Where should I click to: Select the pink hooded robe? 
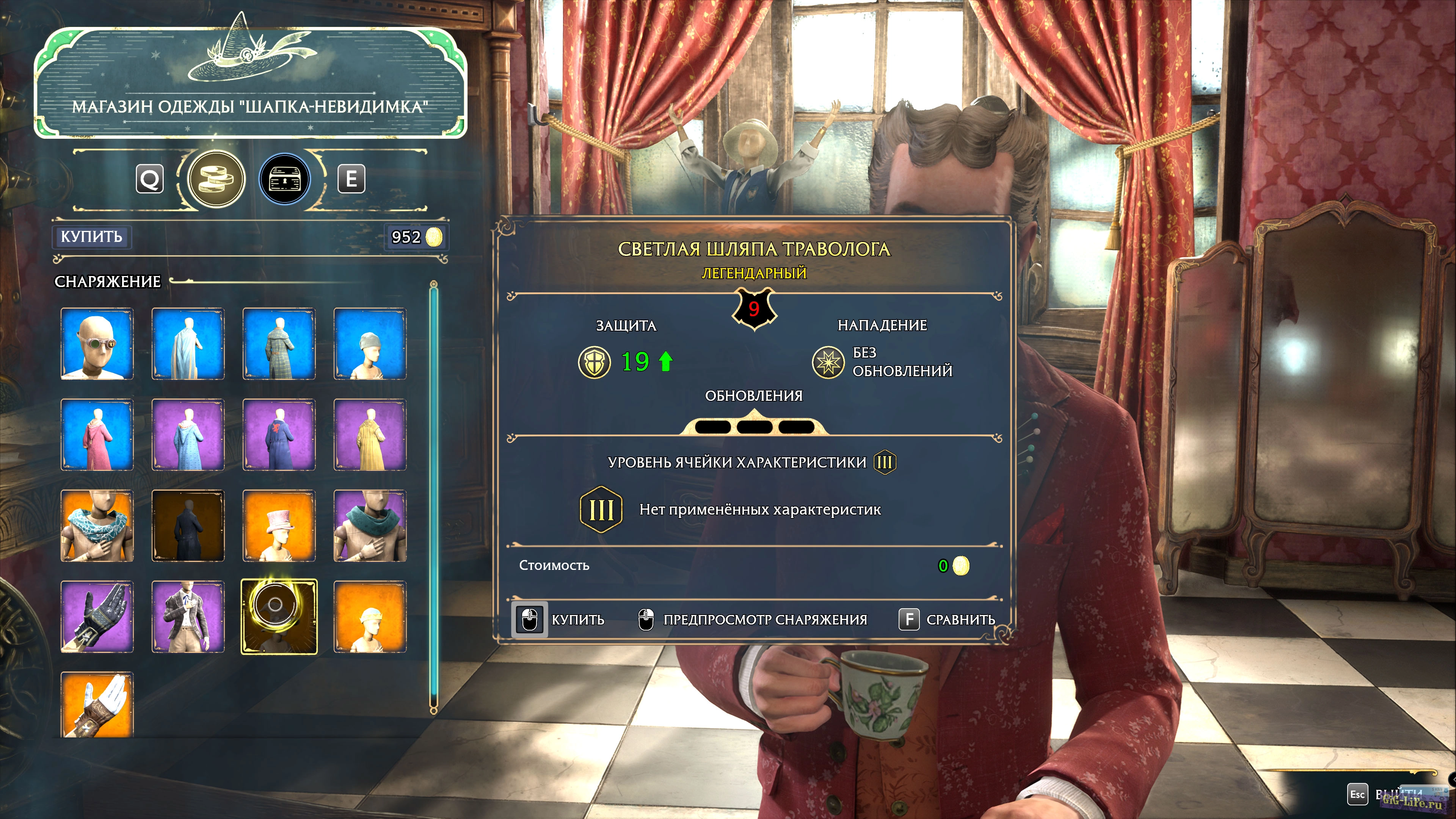pos(97,435)
